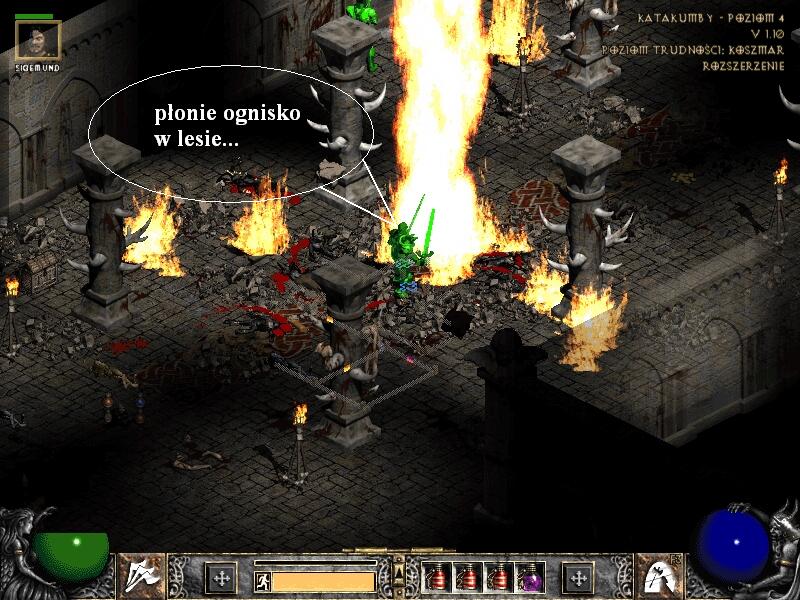Click the cross button beside the purple potion
Image resolution: width=800 pixels, height=600 pixels.
(578, 578)
